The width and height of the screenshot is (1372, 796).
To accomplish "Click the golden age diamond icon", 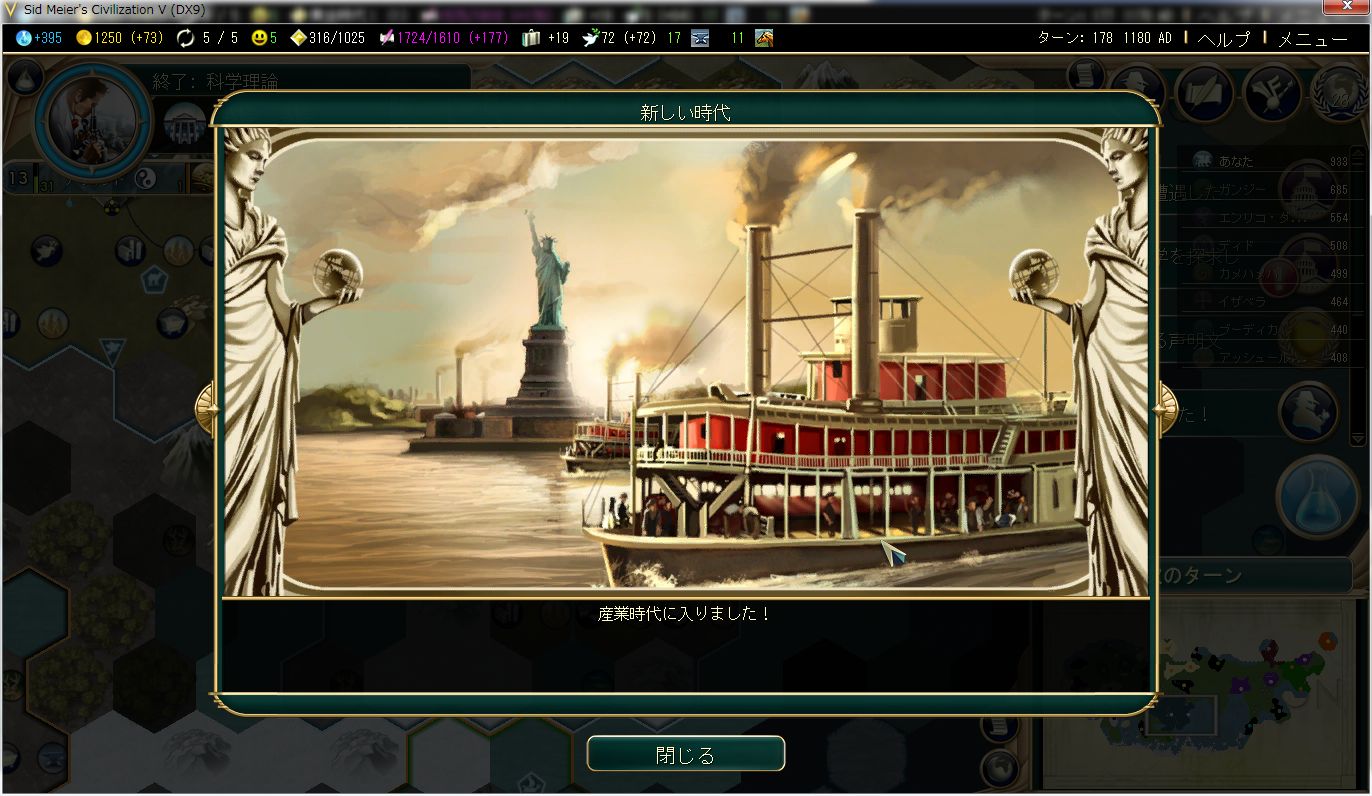I will [298, 38].
